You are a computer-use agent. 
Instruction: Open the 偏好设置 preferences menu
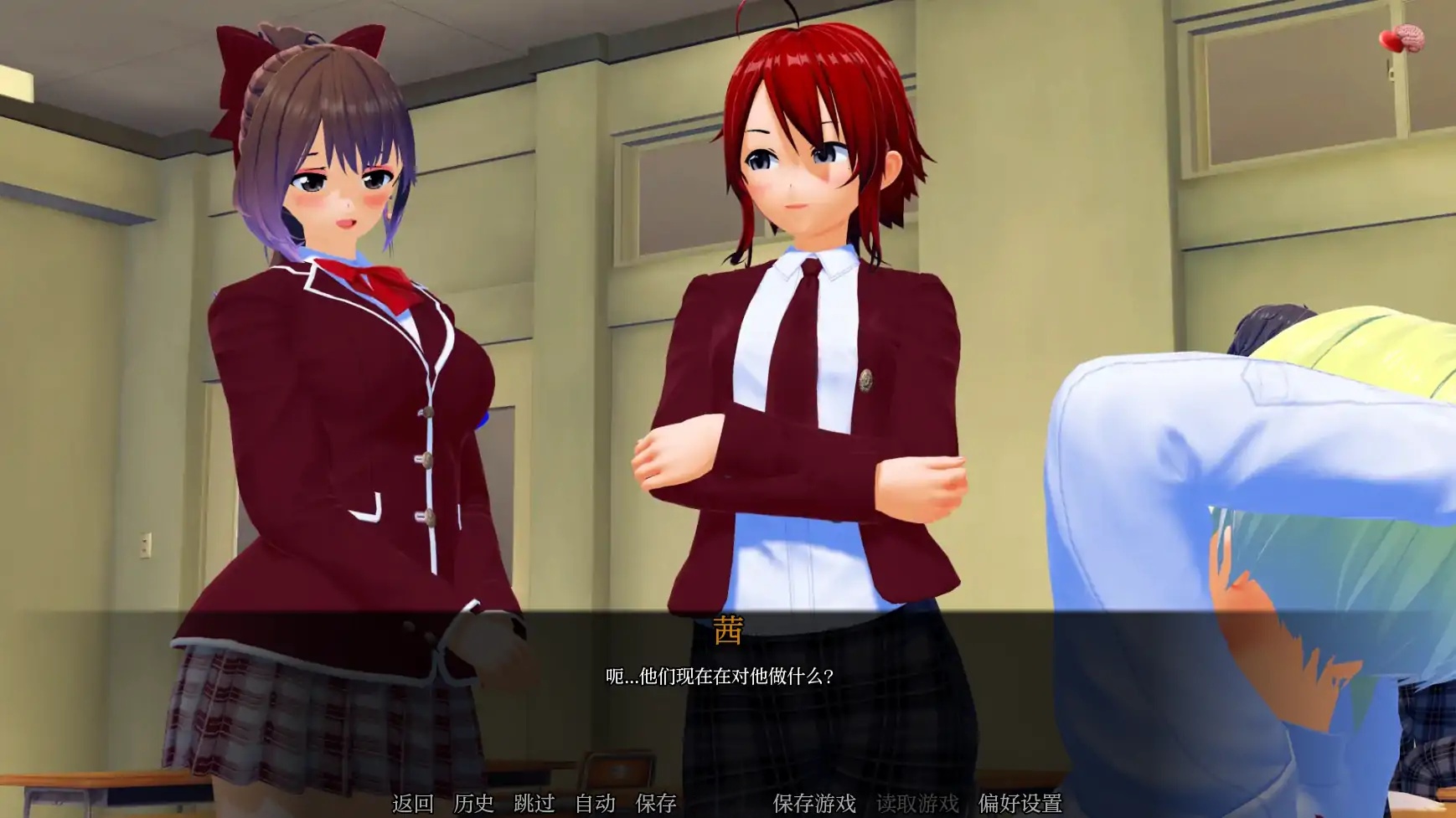coord(1020,801)
